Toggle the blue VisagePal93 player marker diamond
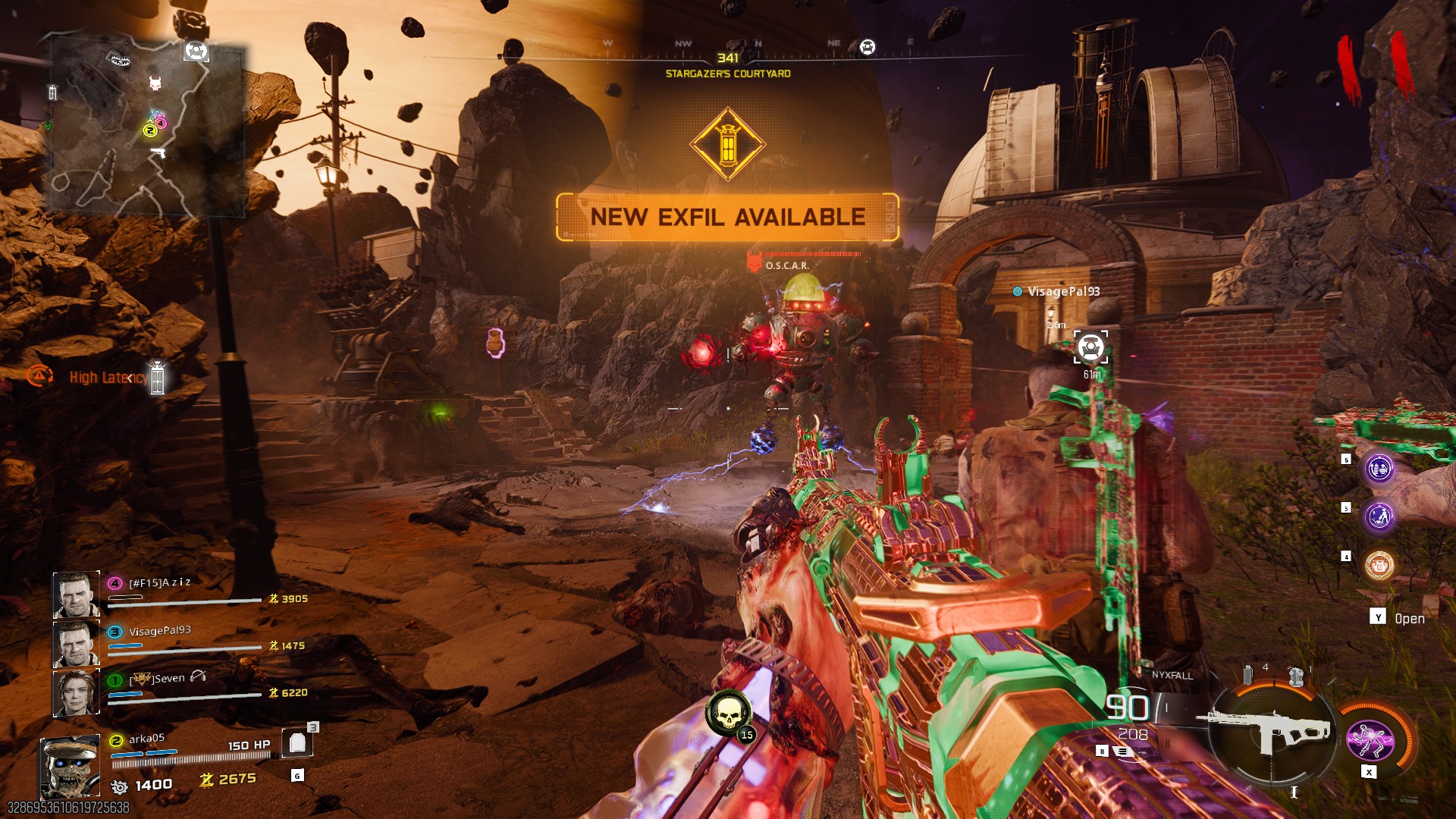This screenshot has width=1456, height=819. click(x=1016, y=290)
